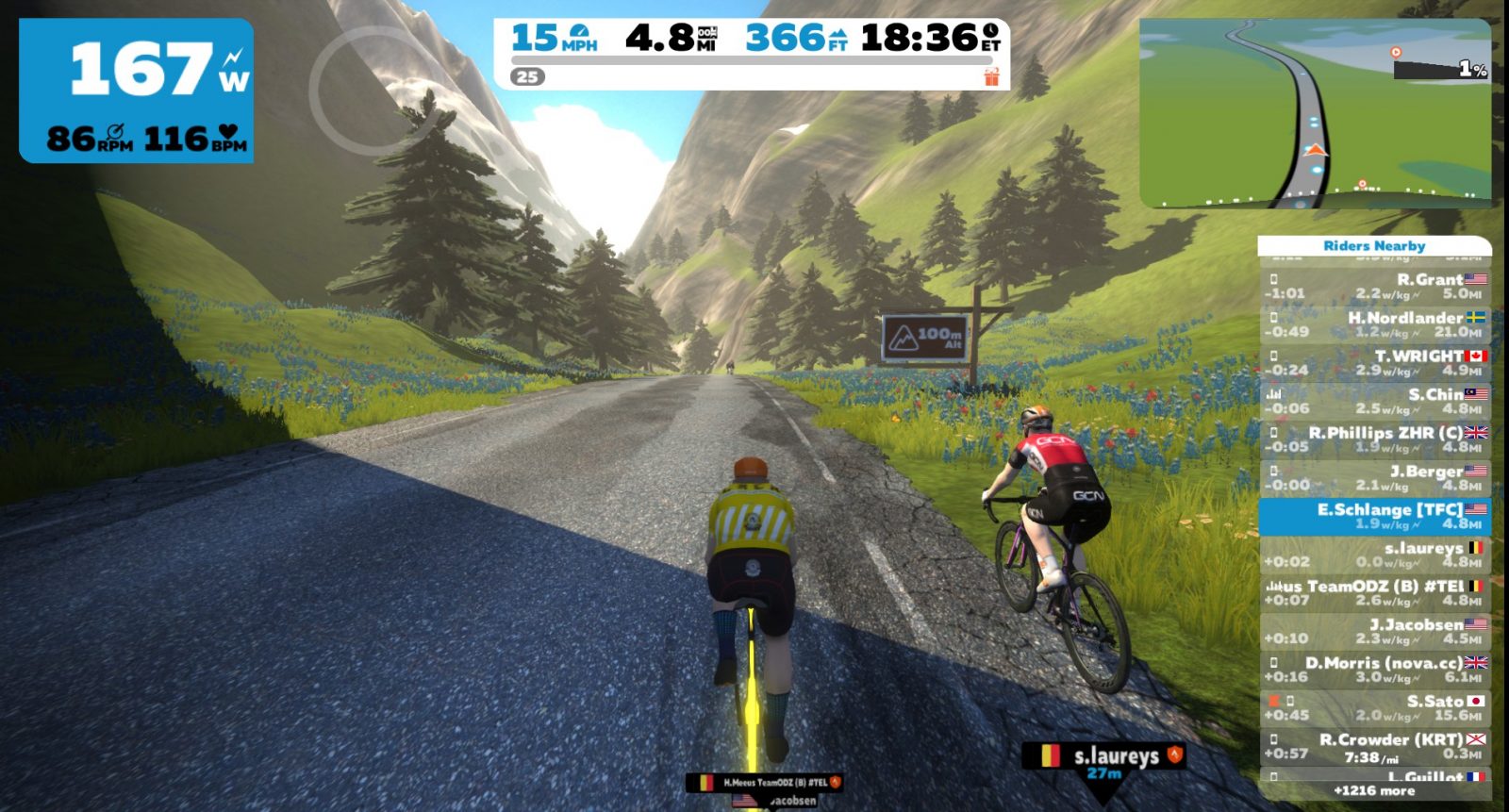Screen dimensions: 1509x812
Task: Choose the s.laureys row in Riders Nearby
Action: click(1375, 555)
